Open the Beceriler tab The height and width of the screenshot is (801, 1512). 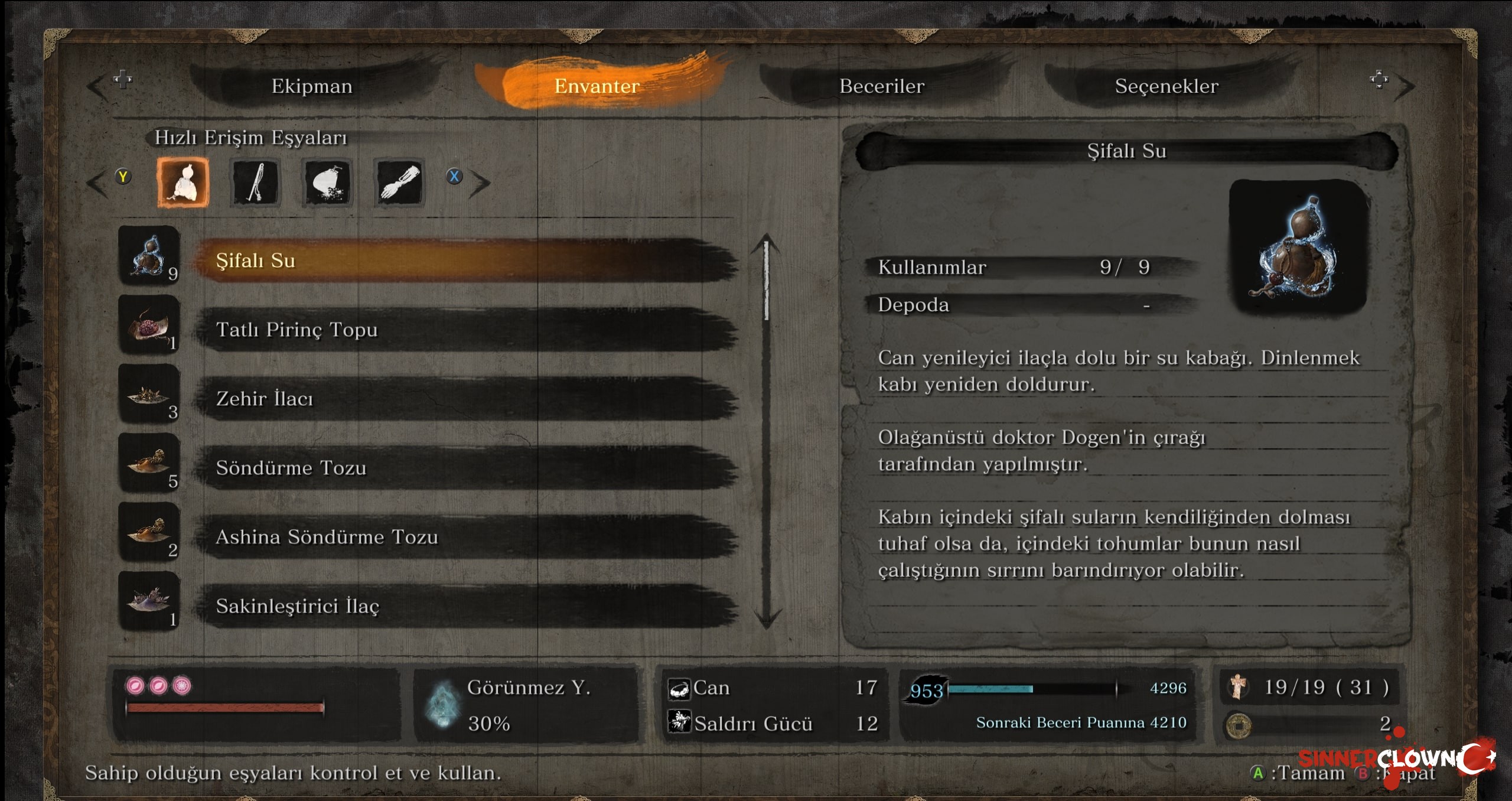click(882, 86)
